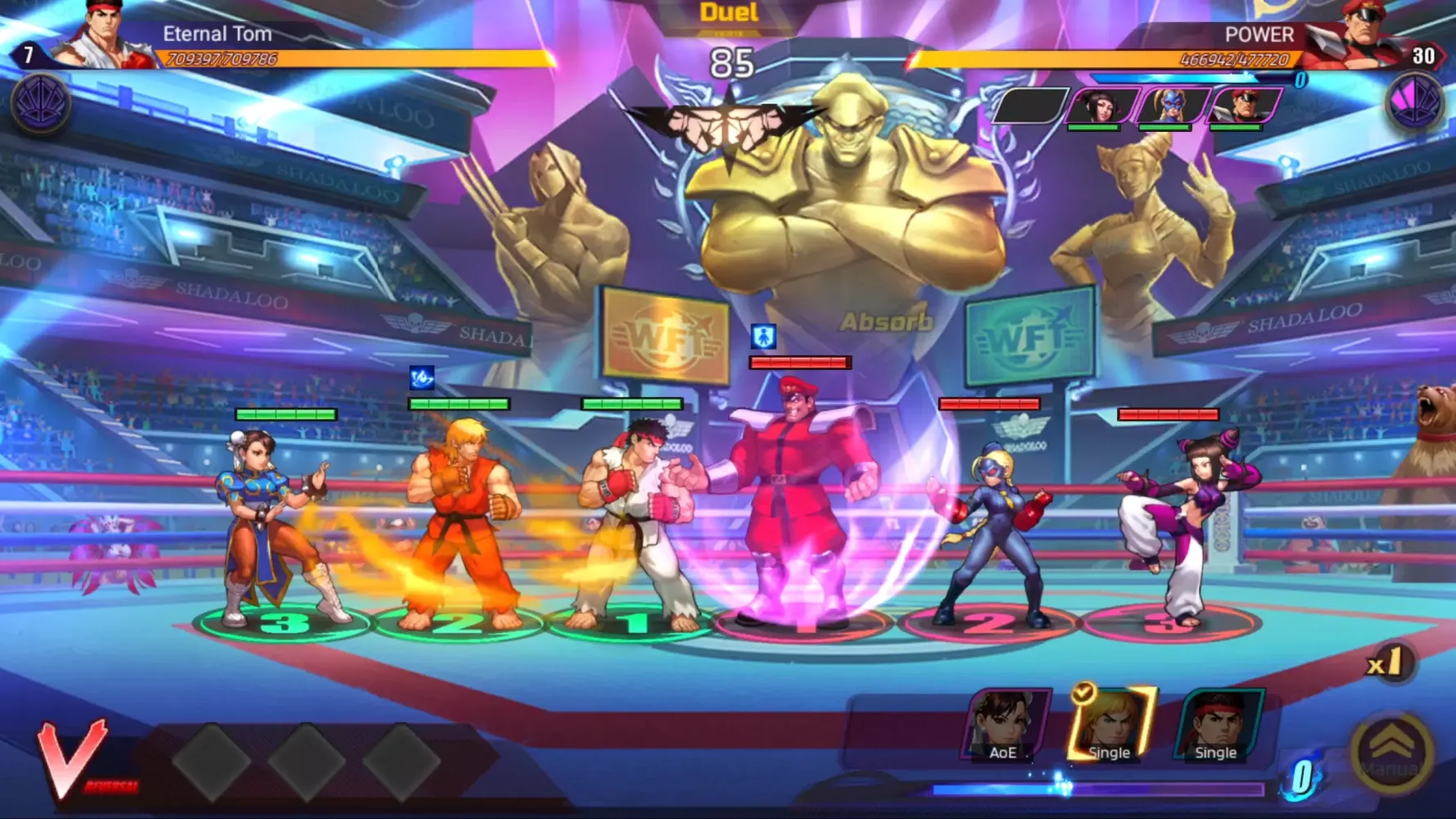Viewport: 1456px width, 819px height.
Task: Toggle the checkmark on Ken's selected skill
Action: tap(1082, 692)
